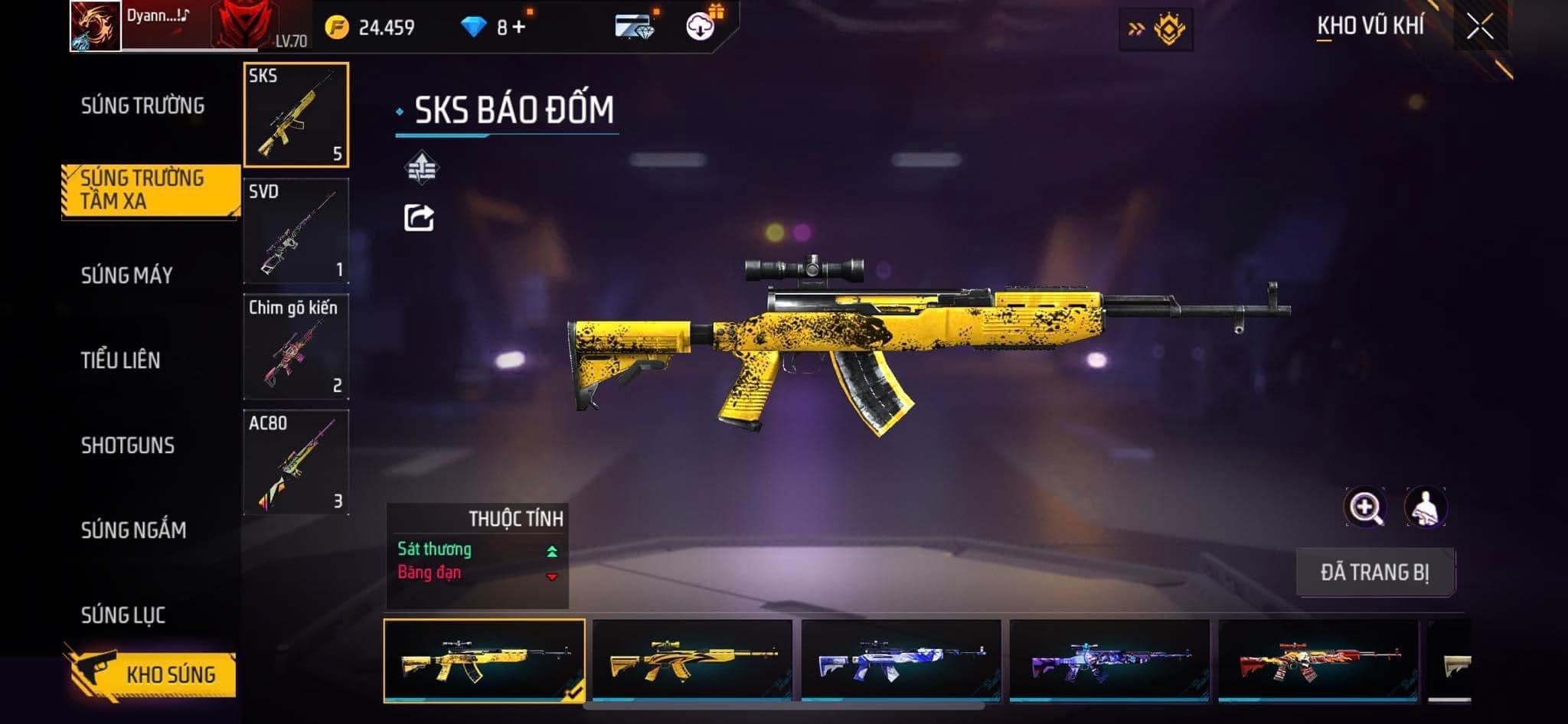Screen dimensions: 1568x724
Task: Click the KHO SÚNG button
Action: 152,674
